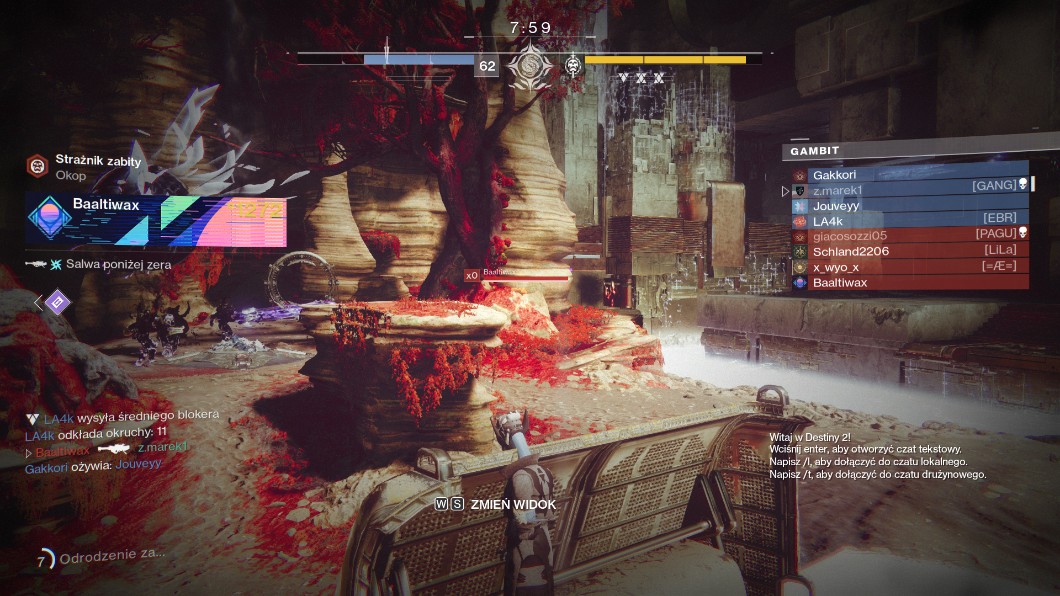Choose x_wyo_x from the roster
The height and width of the screenshot is (596, 1060).
pos(908,267)
